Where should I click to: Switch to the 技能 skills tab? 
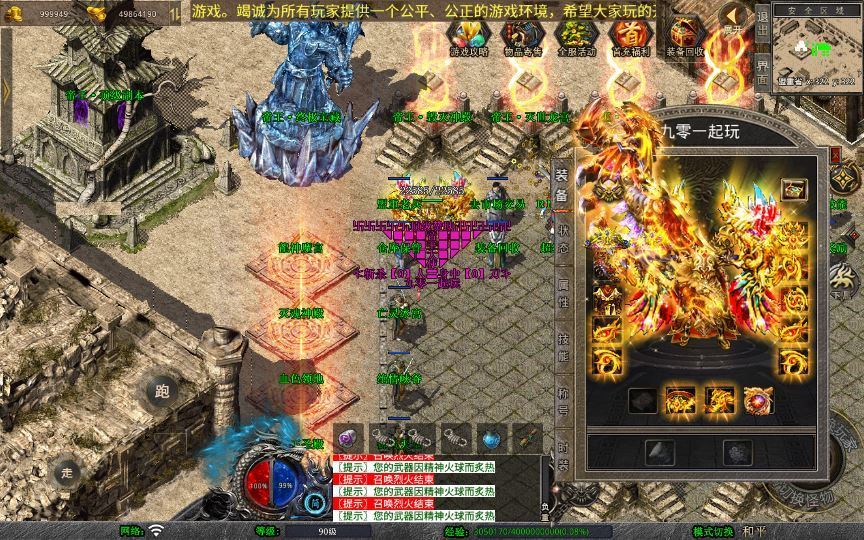click(x=562, y=347)
